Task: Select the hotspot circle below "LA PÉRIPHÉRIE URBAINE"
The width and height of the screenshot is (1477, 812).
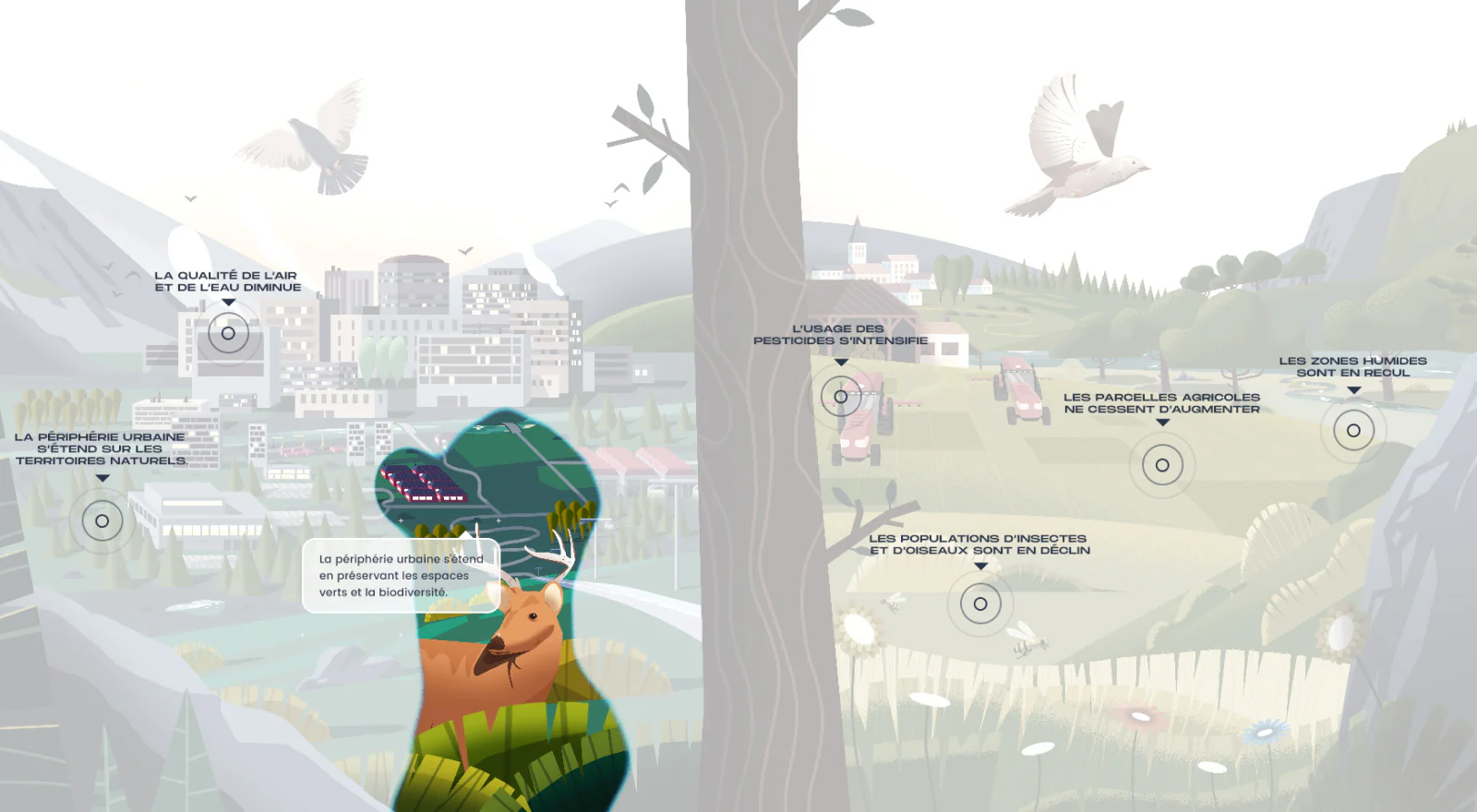Action: click(x=102, y=519)
